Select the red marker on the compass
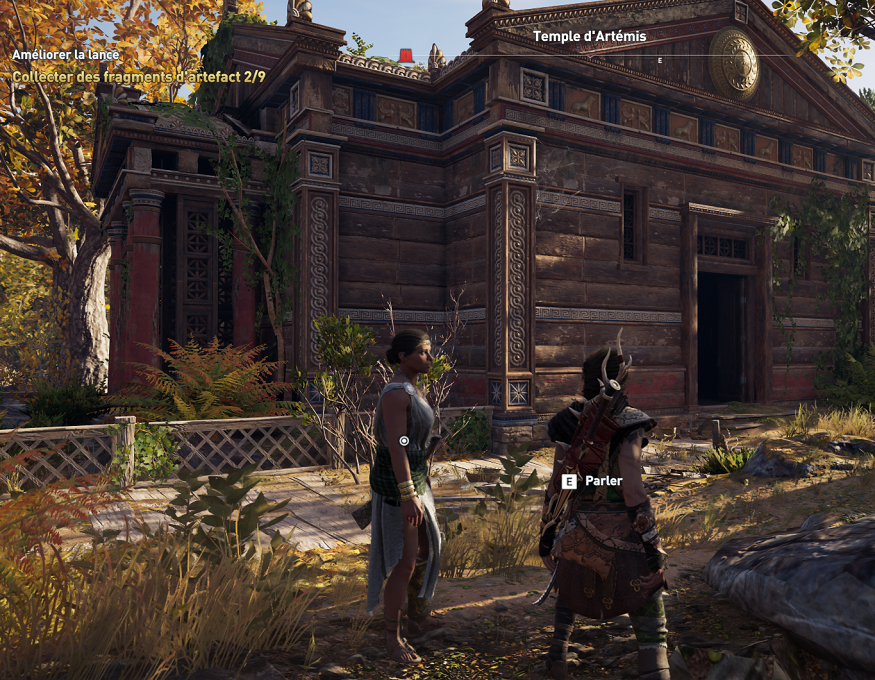 406,55
